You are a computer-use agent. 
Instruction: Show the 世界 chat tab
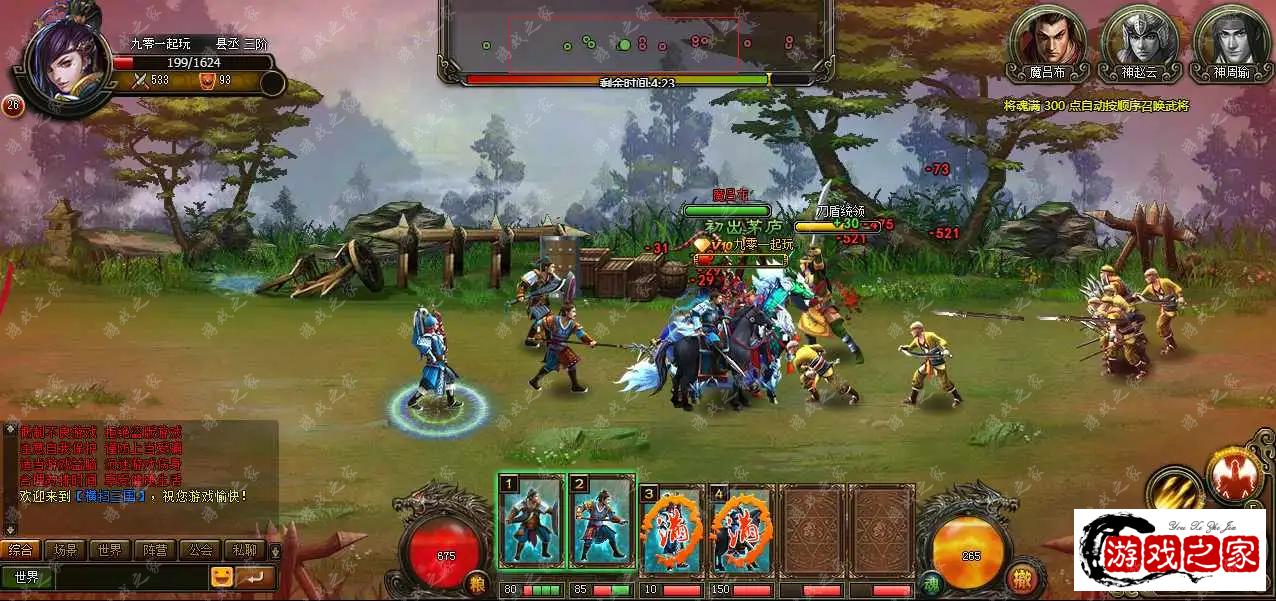click(109, 549)
